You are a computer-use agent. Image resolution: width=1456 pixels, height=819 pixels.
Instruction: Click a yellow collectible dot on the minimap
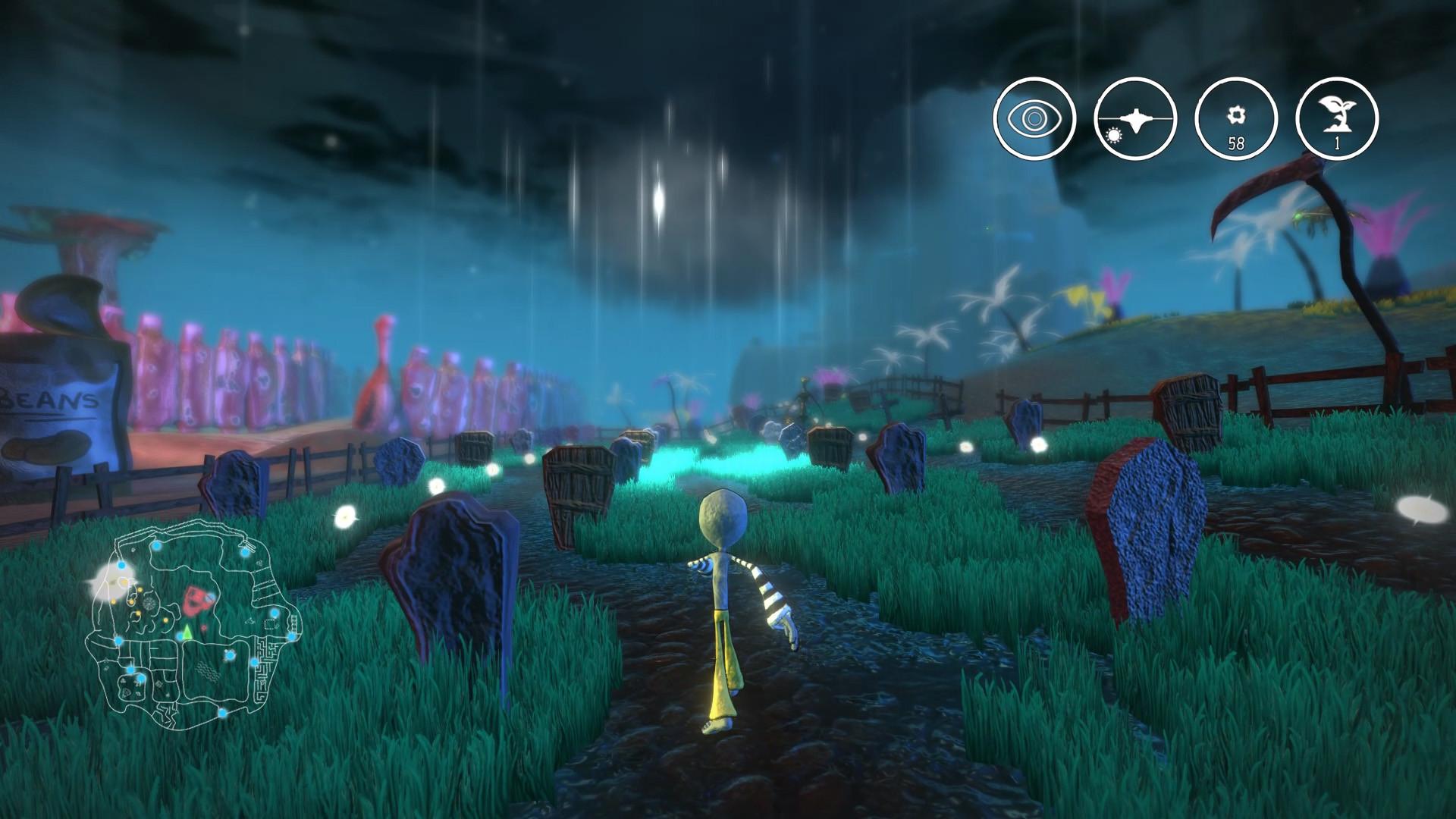coord(140,589)
